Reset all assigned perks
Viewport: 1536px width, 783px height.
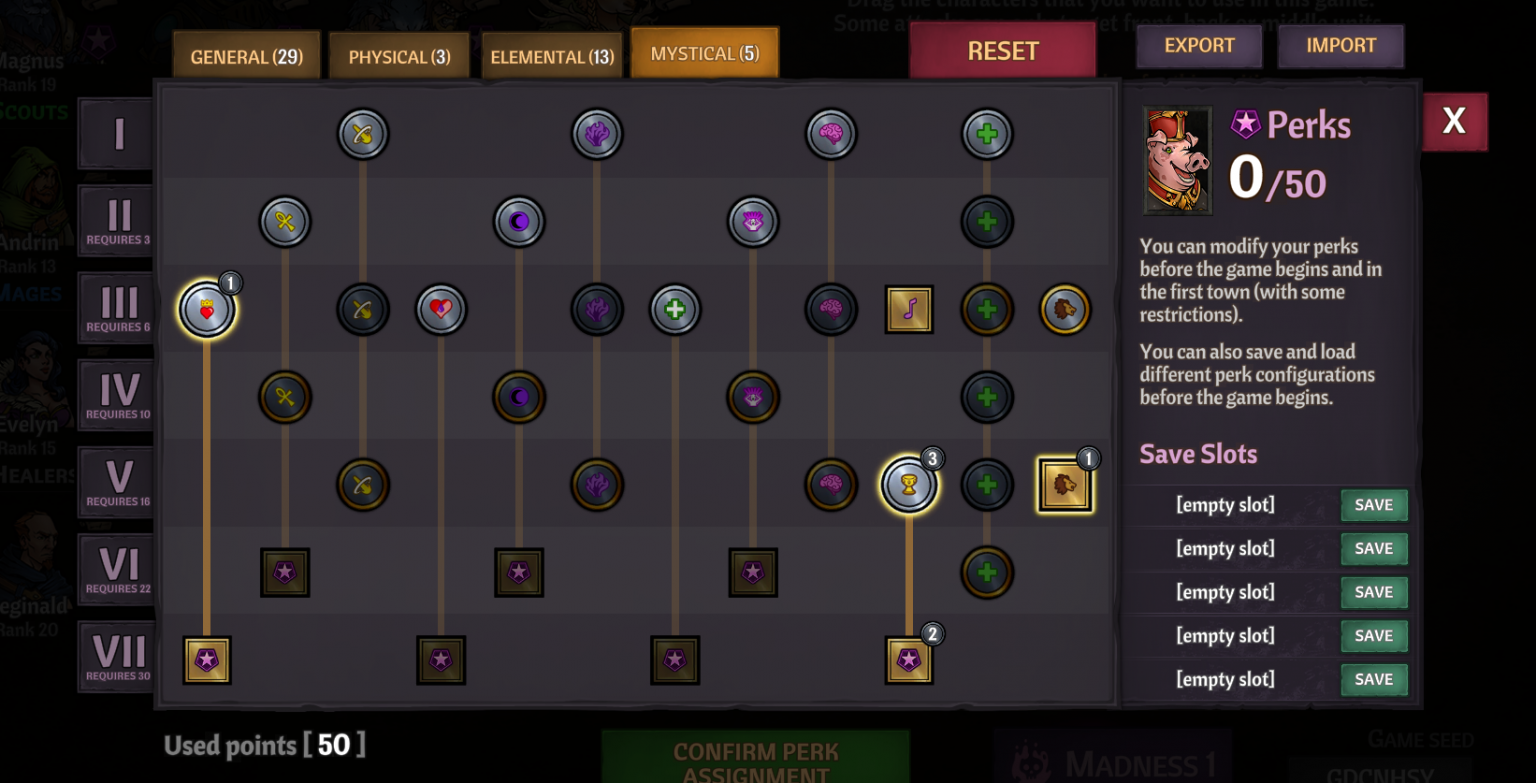click(x=1002, y=50)
